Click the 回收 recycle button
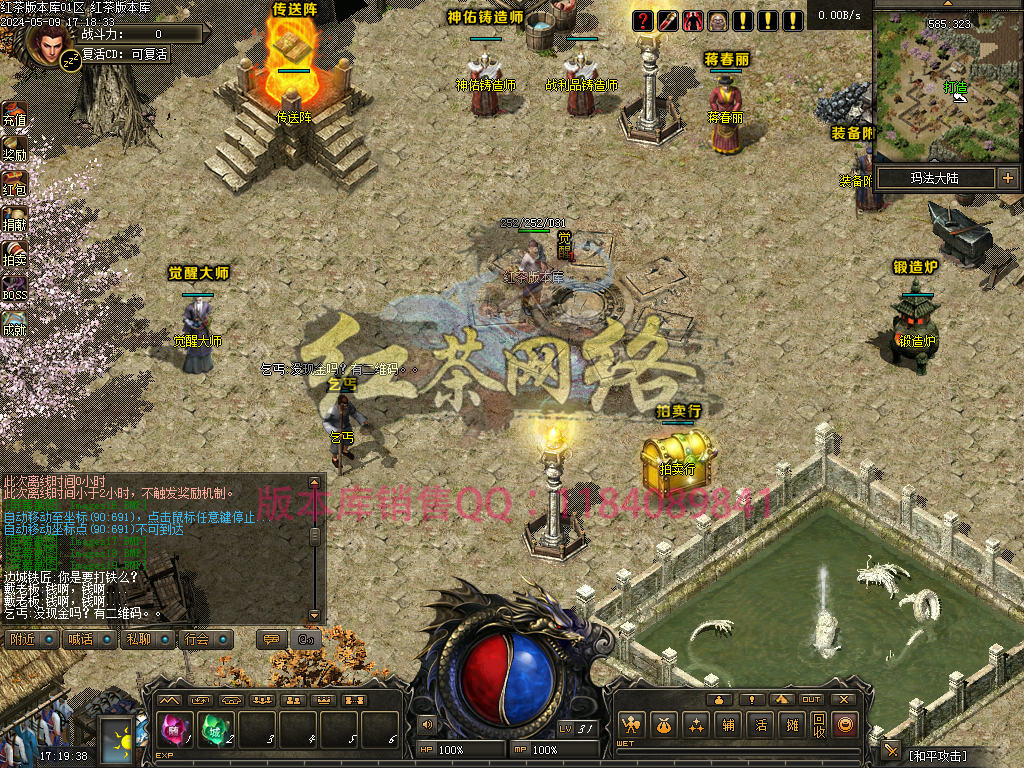The width and height of the screenshot is (1024, 768). 819,725
